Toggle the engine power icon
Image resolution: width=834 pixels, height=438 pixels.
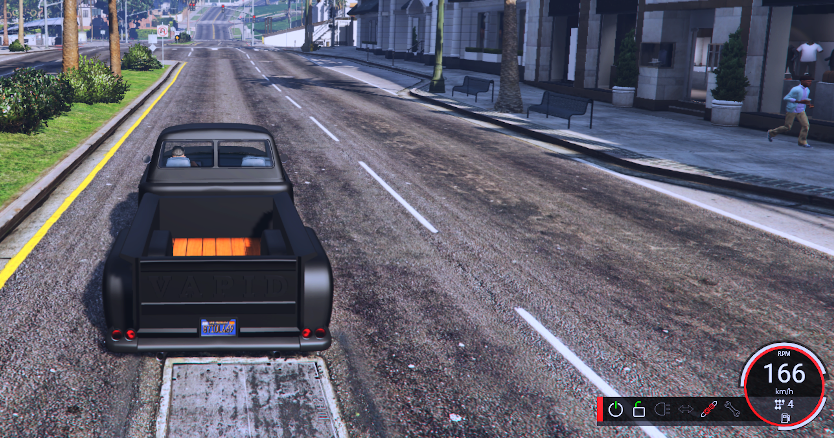(x=615, y=409)
